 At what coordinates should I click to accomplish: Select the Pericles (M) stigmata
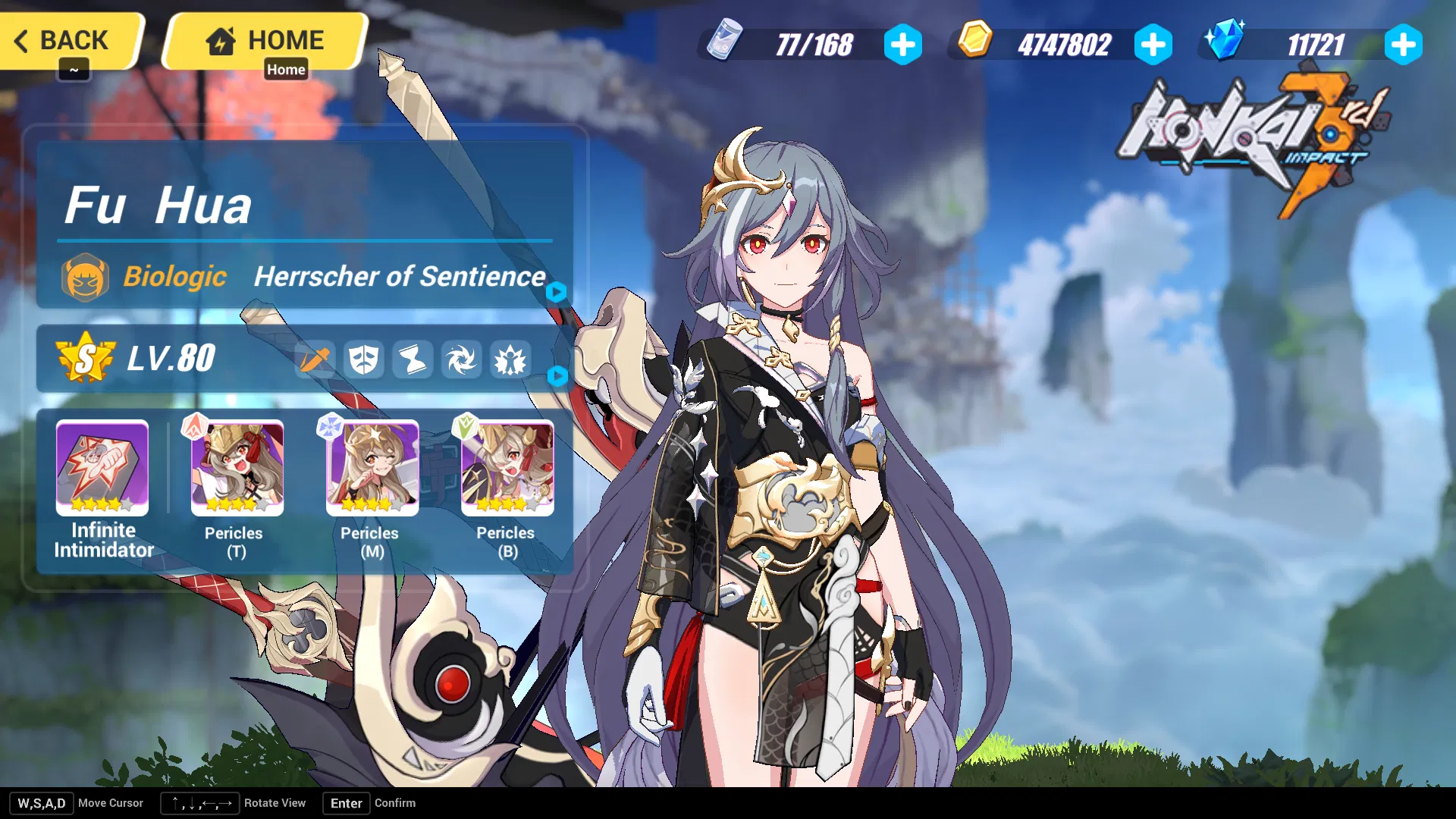(x=371, y=468)
